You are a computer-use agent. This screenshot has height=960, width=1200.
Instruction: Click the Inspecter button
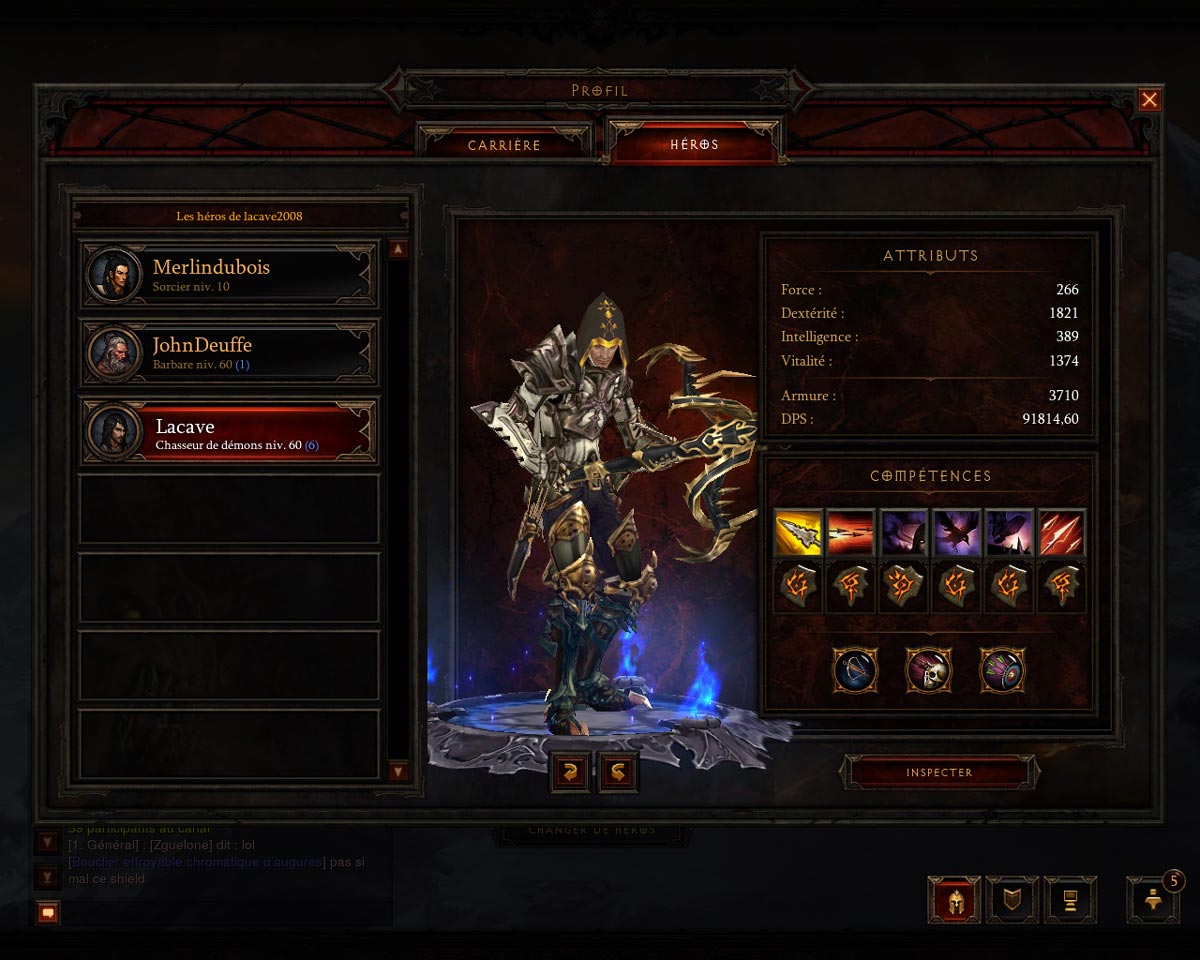click(x=939, y=772)
